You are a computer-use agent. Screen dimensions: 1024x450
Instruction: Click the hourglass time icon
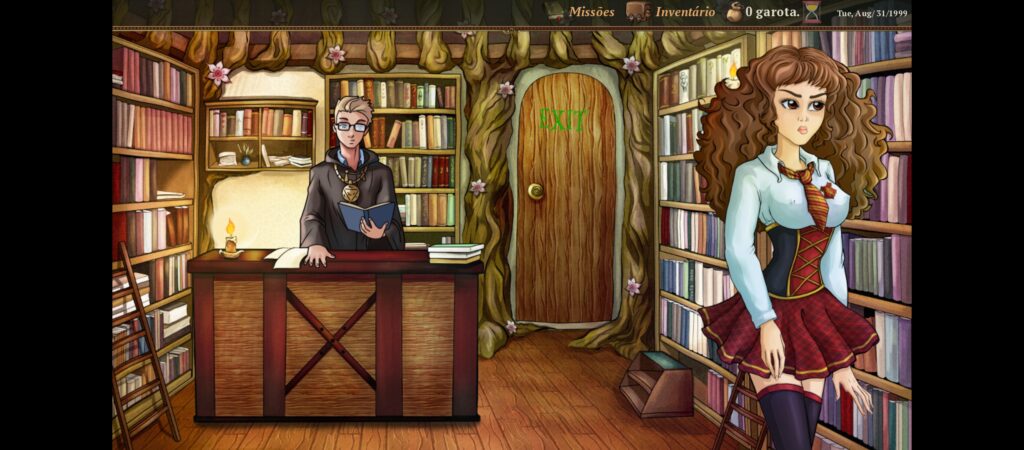pos(812,12)
